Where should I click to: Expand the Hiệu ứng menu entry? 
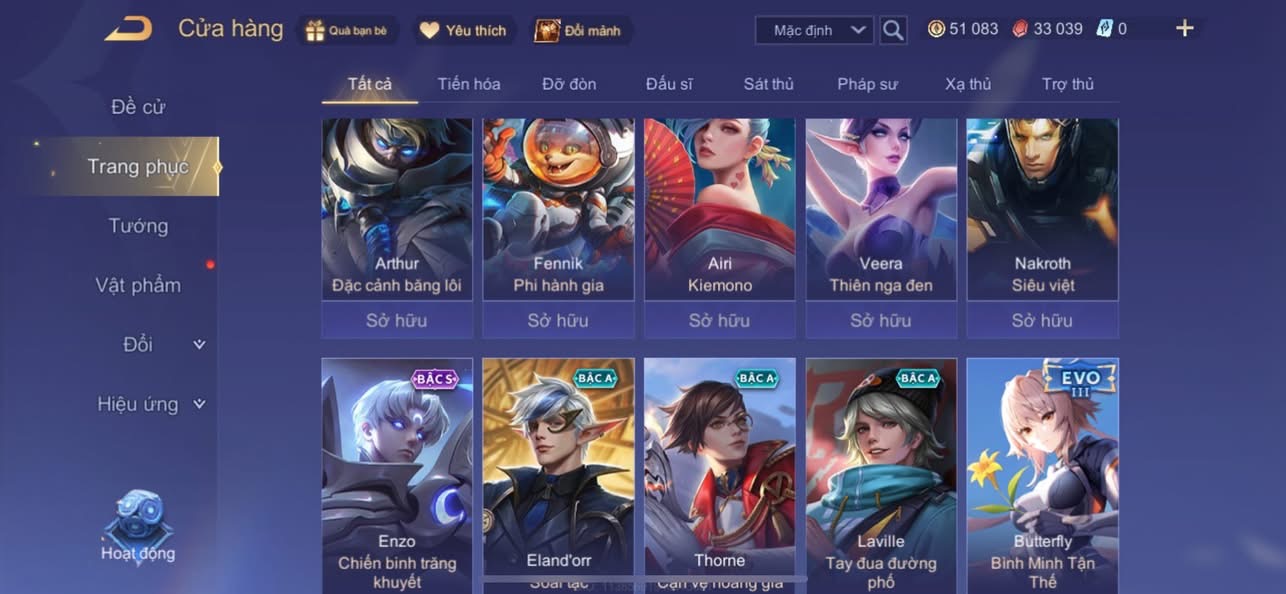(x=150, y=404)
